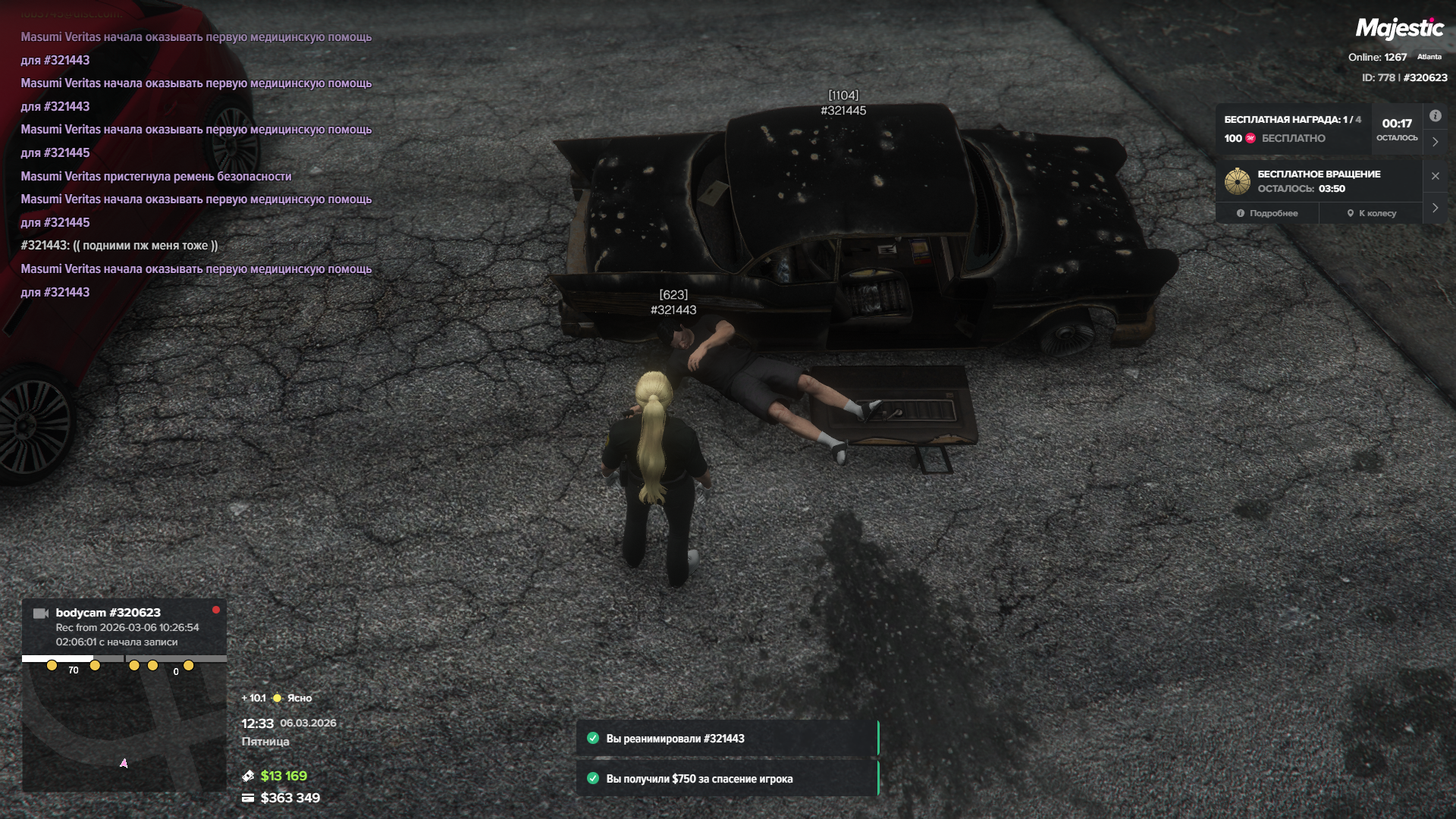
Task: Expand the free spin panel arrow
Action: tap(1435, 208)
